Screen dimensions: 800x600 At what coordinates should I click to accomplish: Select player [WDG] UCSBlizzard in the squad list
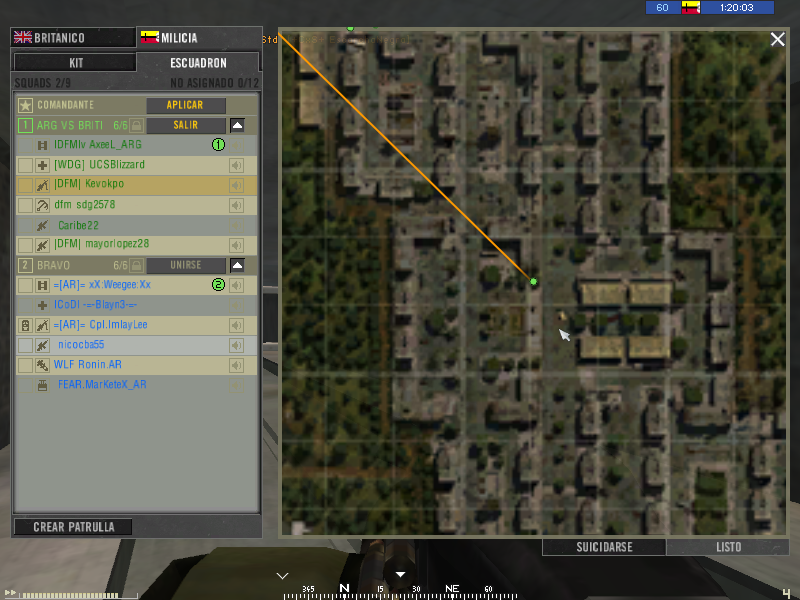pos(100,165)
